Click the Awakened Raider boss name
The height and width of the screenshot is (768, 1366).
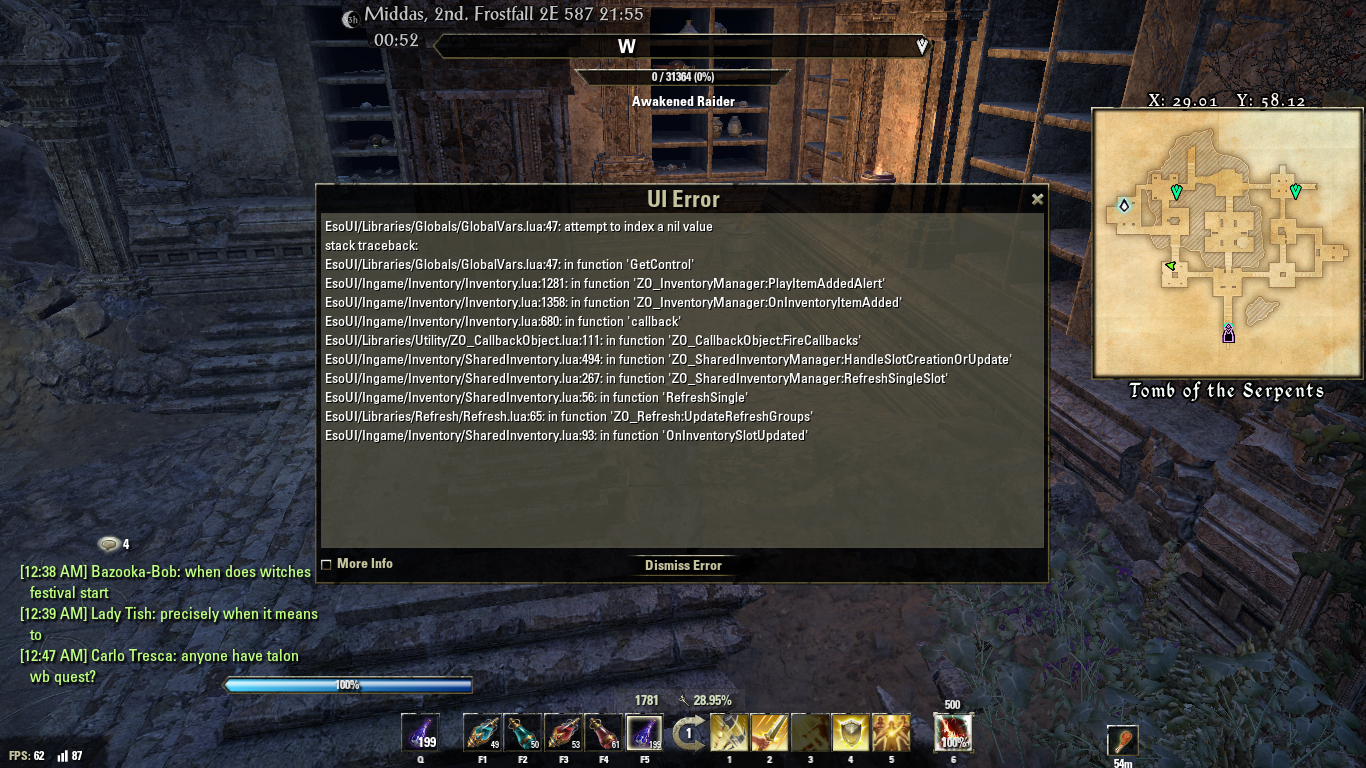[683, 101]
